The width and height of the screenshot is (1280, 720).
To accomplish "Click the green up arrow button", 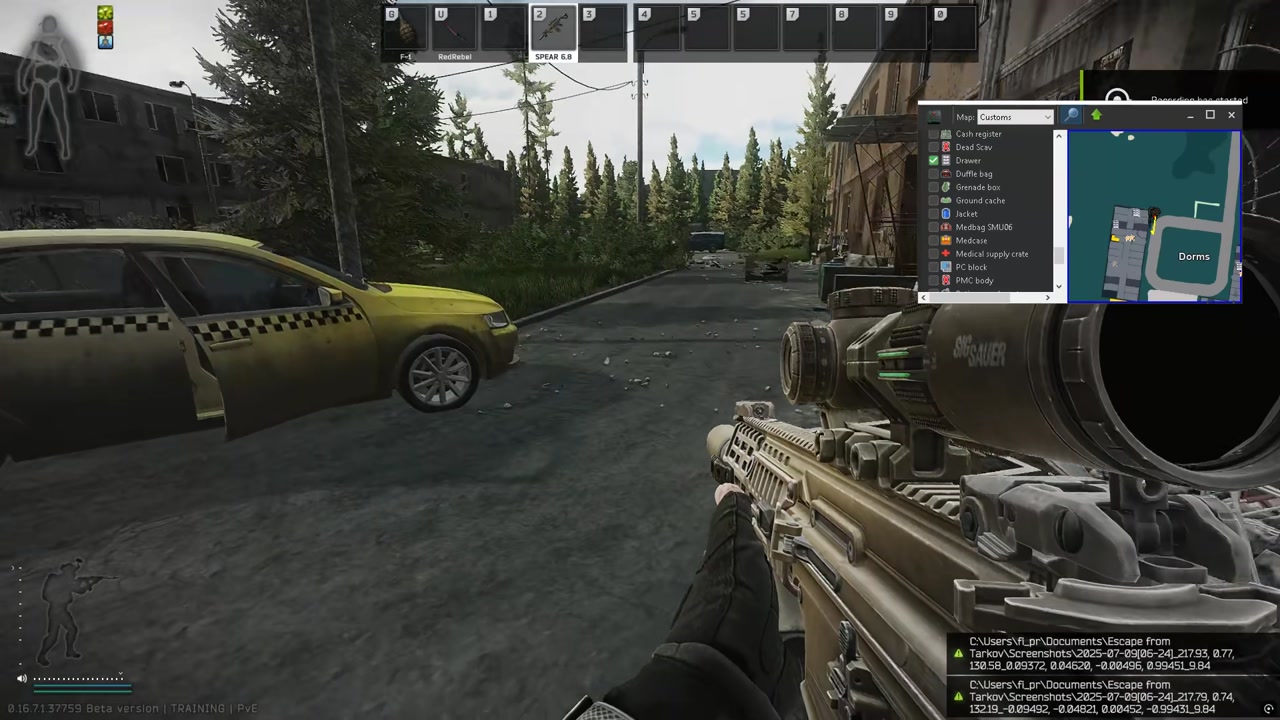I will (x=1096, y=116).
